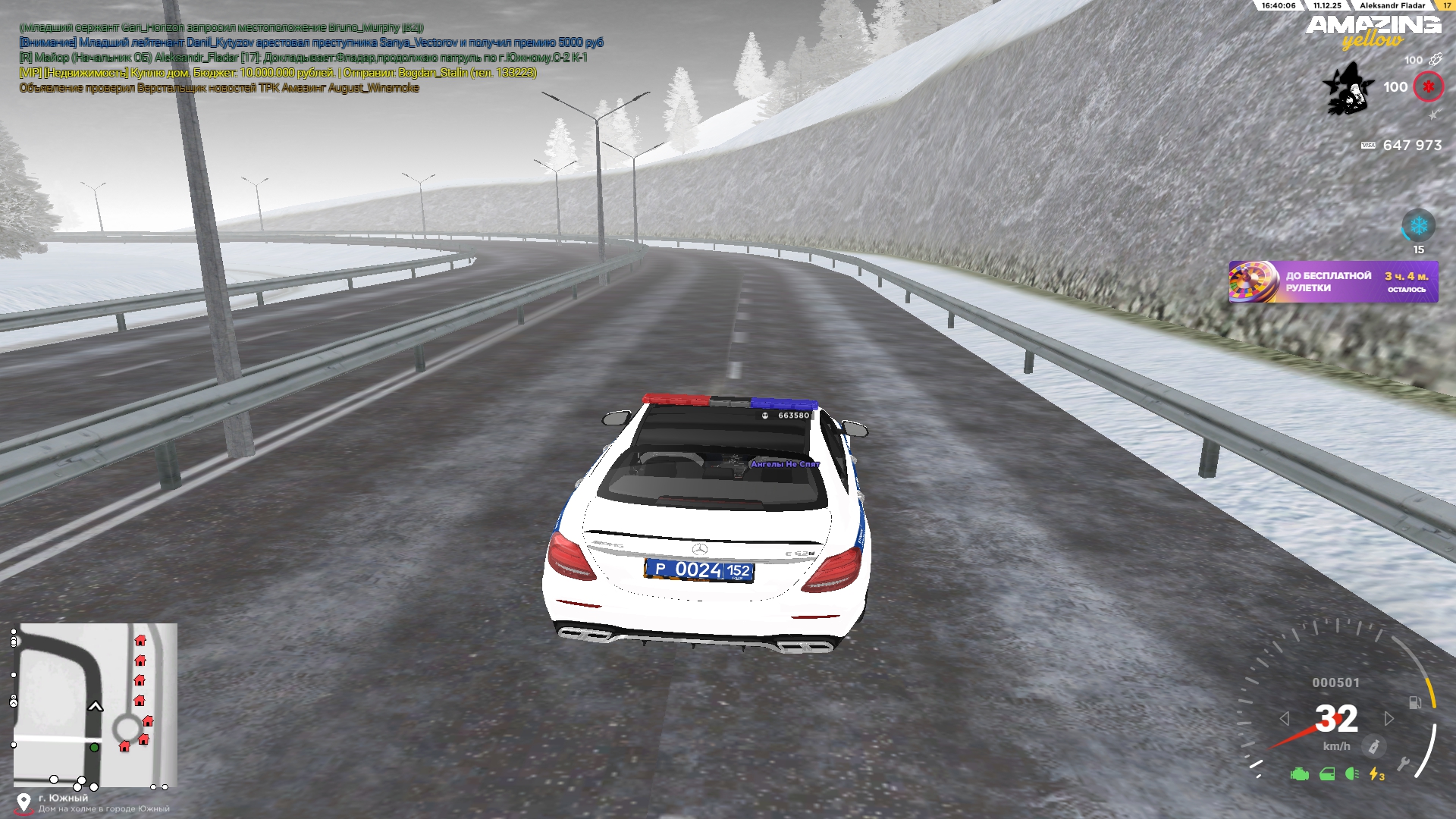This screenshot has width=1456, height=819.
Task: Click the AMAZING yellow server logo
Action: [1373, 32]
